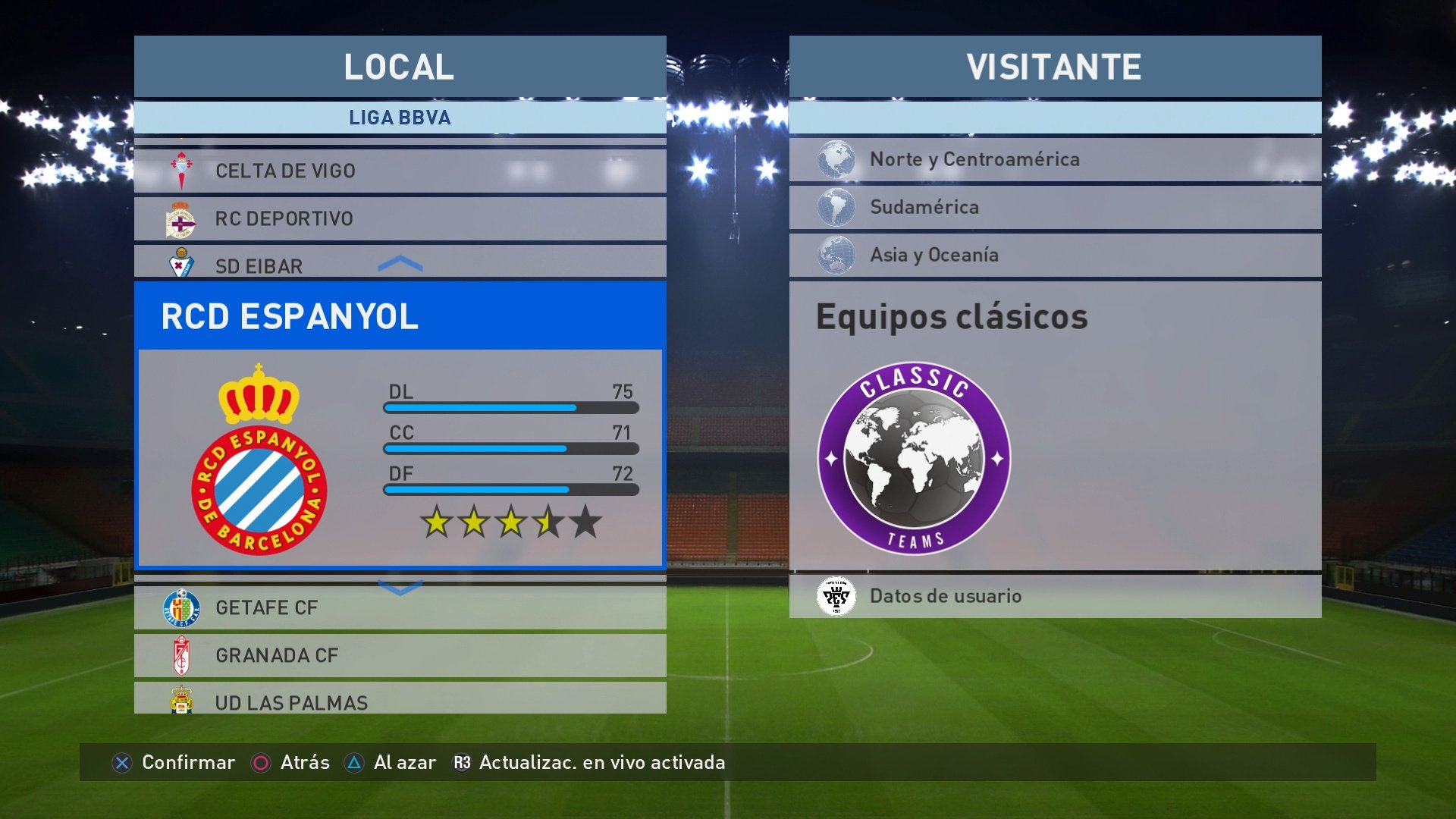Select the UD Las Palmas badge

coord(183,702)
